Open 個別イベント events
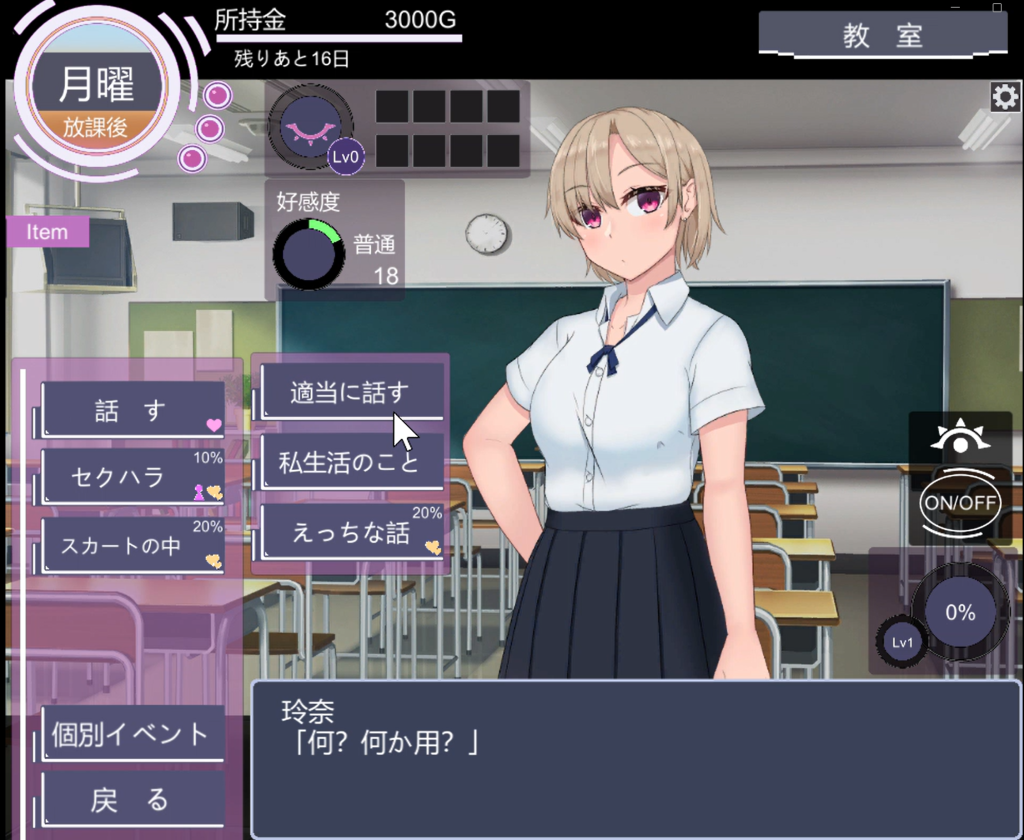Image resolution: width=1024 pixels, height=840 pixels. click(x=131, y=734)
